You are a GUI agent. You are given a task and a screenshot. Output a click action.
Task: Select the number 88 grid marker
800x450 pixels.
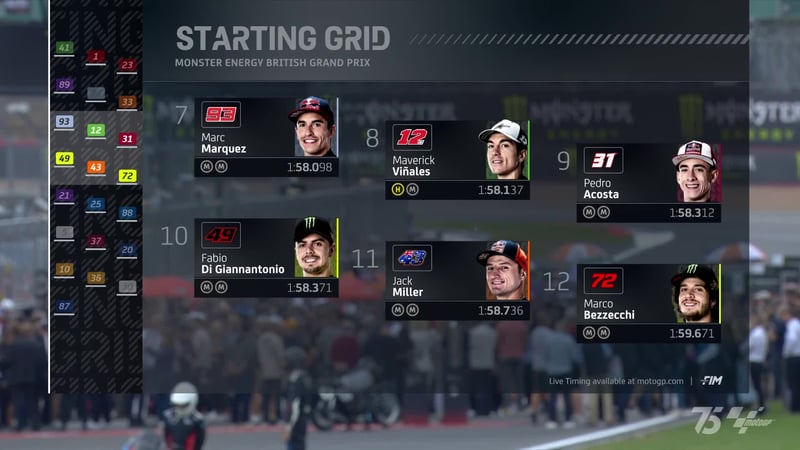[127, 213]
